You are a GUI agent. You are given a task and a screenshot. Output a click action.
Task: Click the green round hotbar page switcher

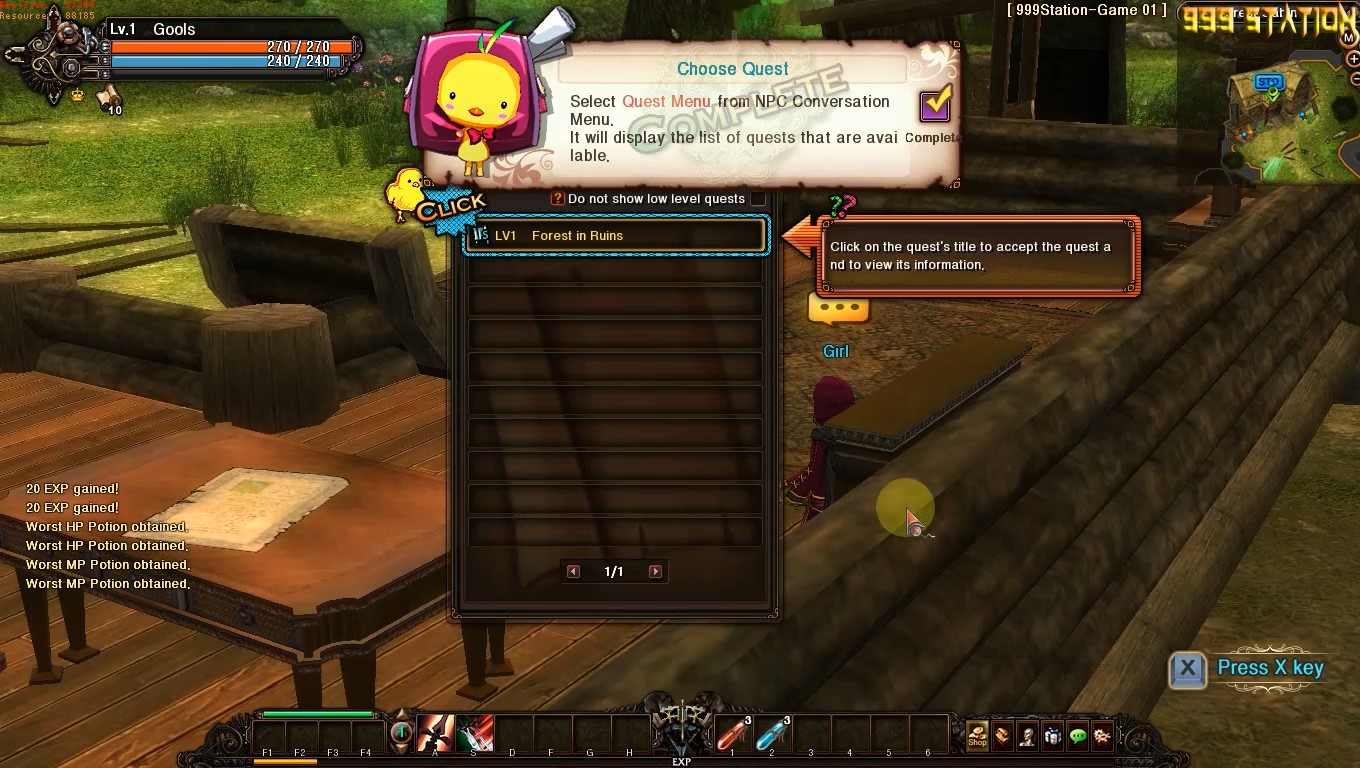[x=401, y=733]
